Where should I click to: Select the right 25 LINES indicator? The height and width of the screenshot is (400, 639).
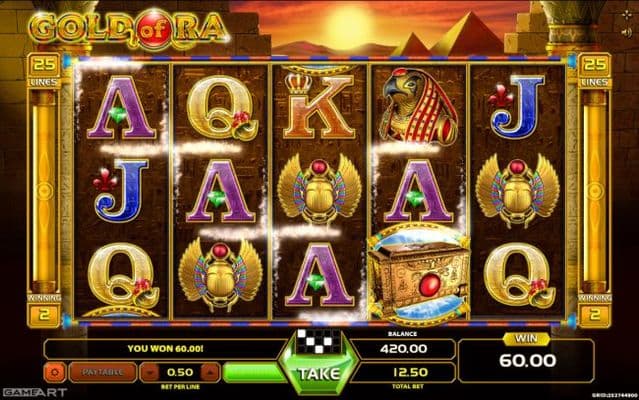click(x=595, y=68)
